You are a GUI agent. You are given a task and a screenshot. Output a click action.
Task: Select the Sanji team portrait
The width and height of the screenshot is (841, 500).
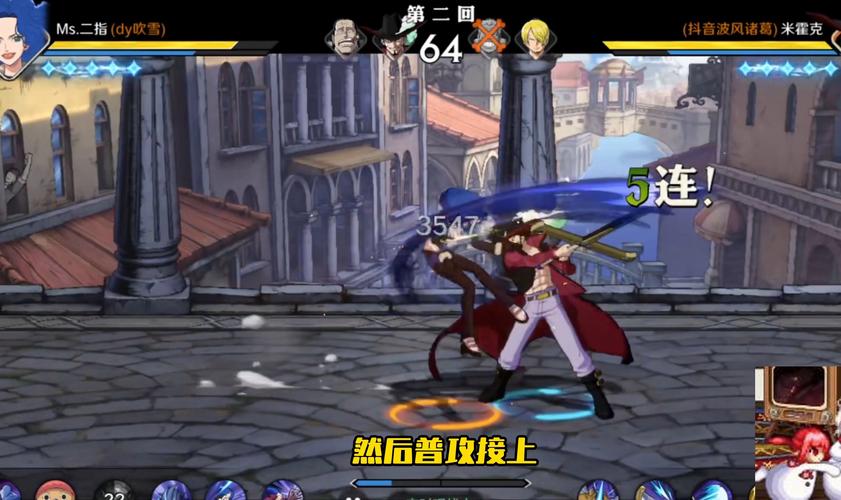(535, 37)
